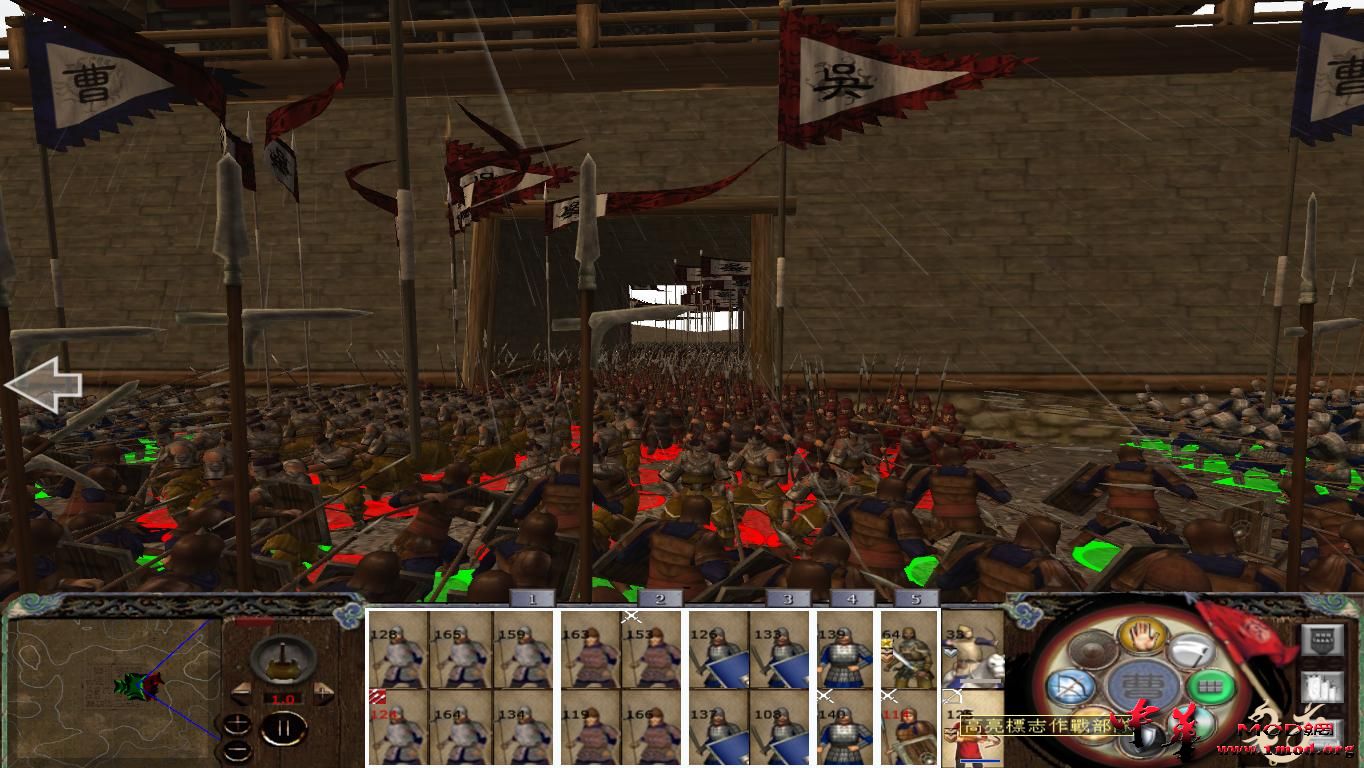The image size is (1364, 768).
Task: Halt all units with the hand icon
Action: (x=1141, y=635)
